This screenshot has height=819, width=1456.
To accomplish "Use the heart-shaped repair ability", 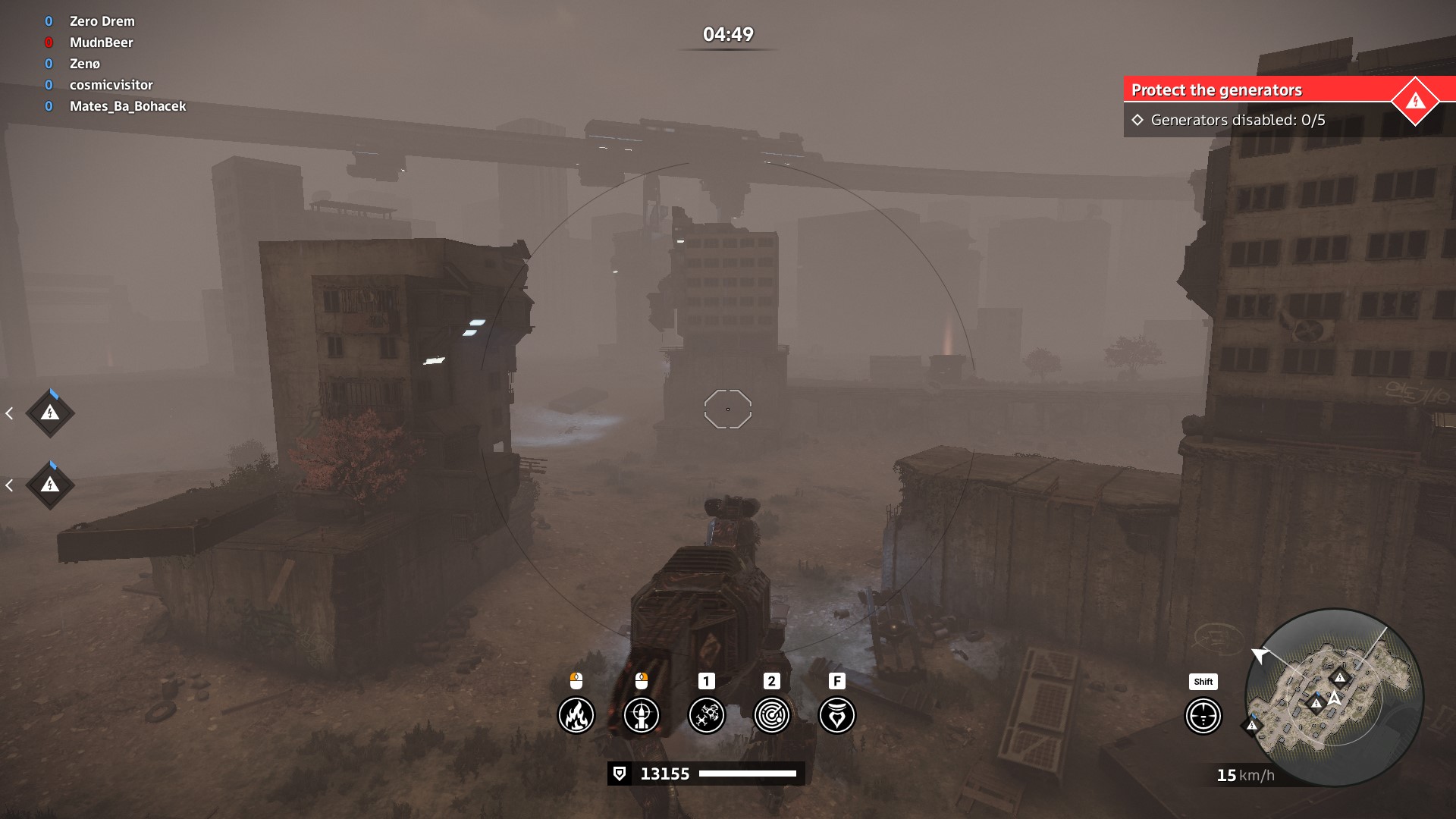I will (x=837, y=715).
